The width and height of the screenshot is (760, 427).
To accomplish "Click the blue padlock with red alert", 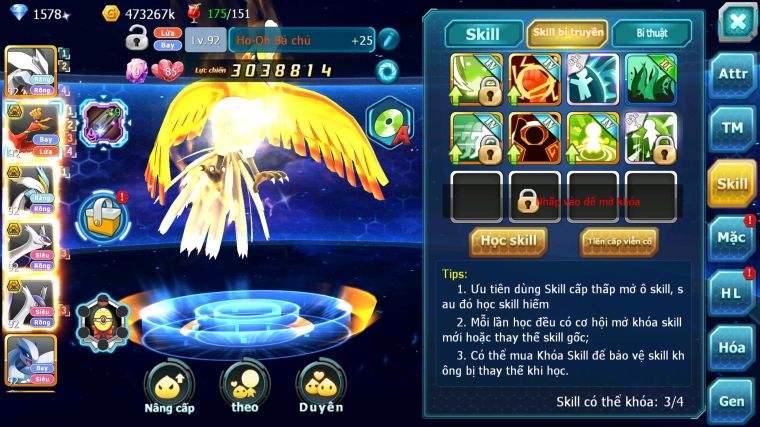I will coord(101,213).
